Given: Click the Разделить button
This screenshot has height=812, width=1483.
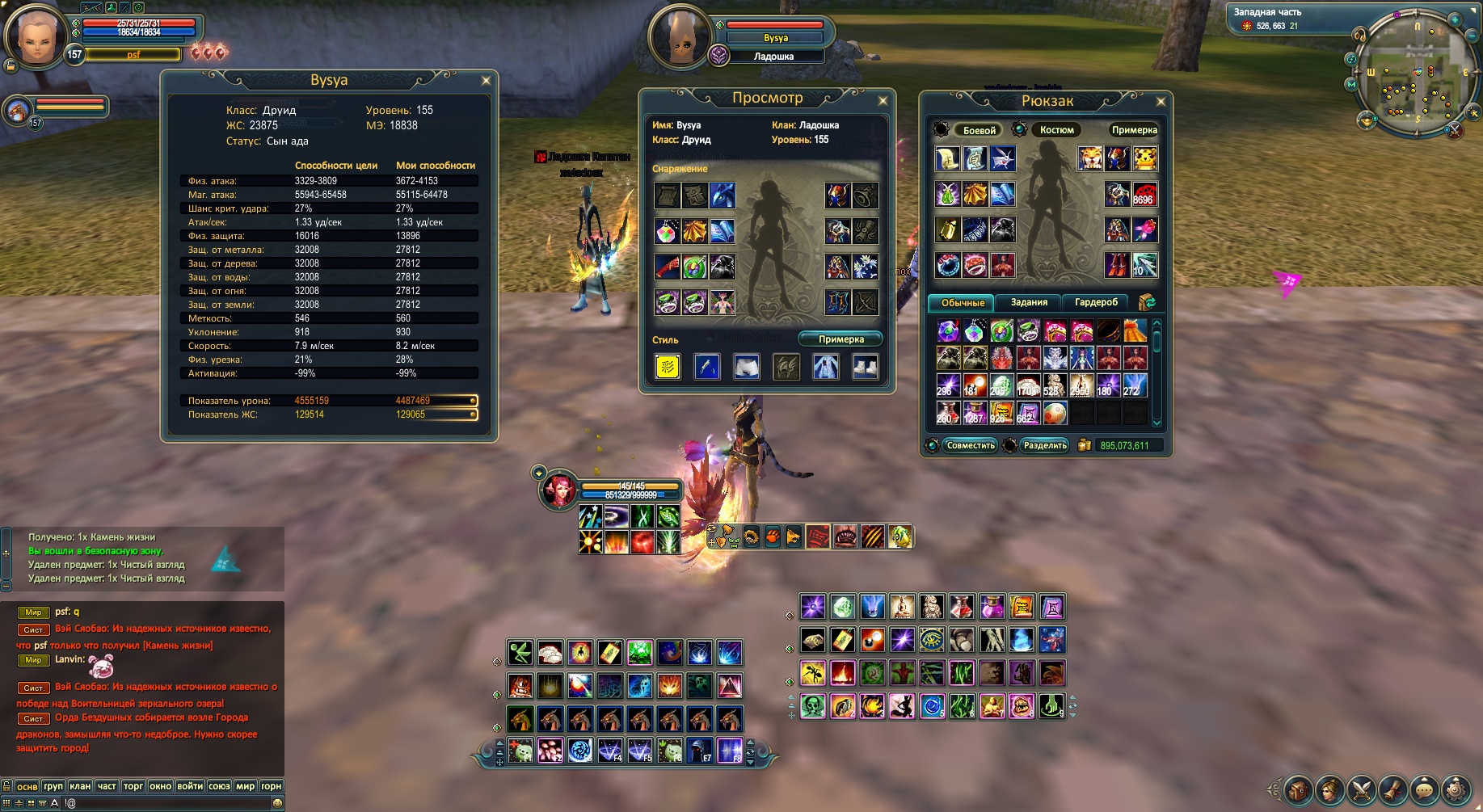Looking at the screenshot, I should coord(1045,445).
